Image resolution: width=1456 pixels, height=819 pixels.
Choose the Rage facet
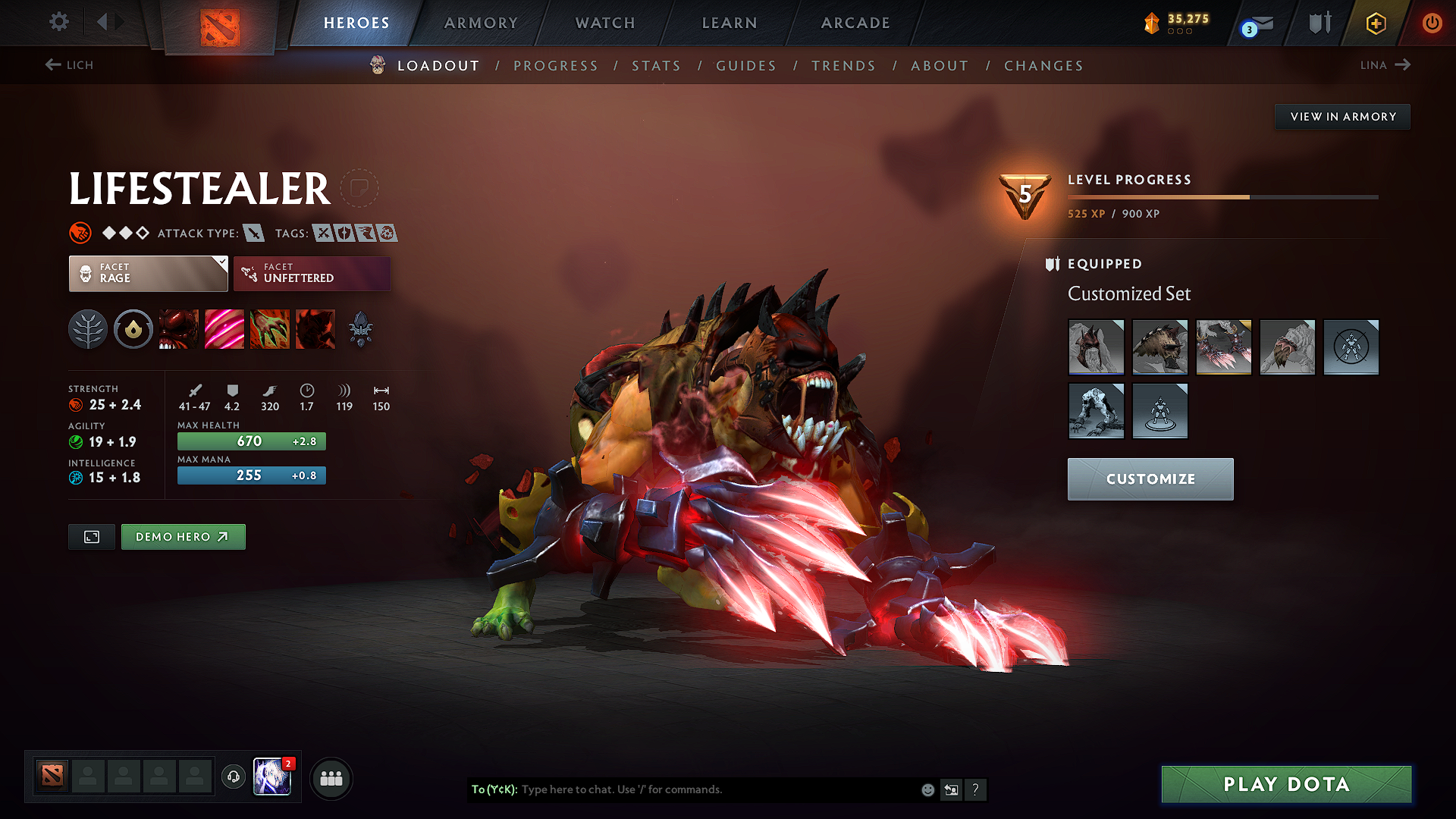point(148,273)
